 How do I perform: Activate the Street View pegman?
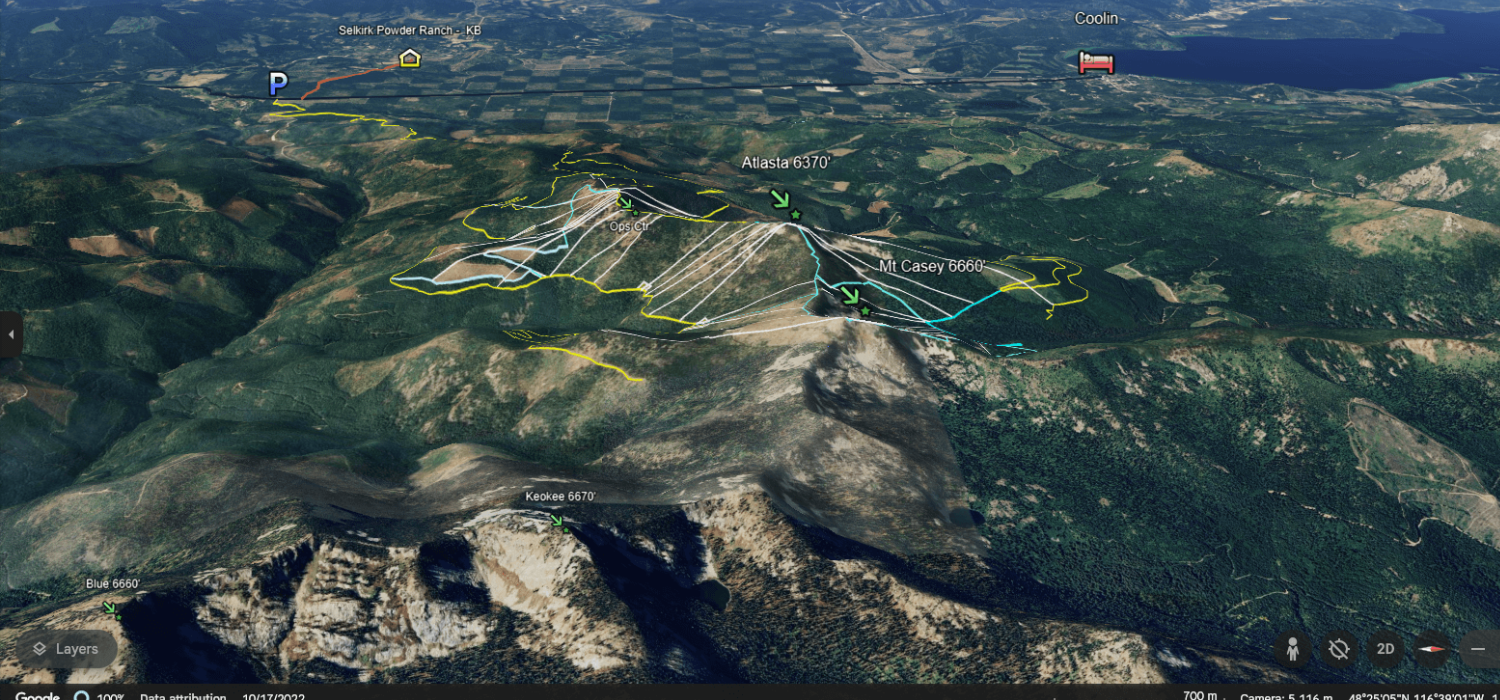click(1292, 649)
